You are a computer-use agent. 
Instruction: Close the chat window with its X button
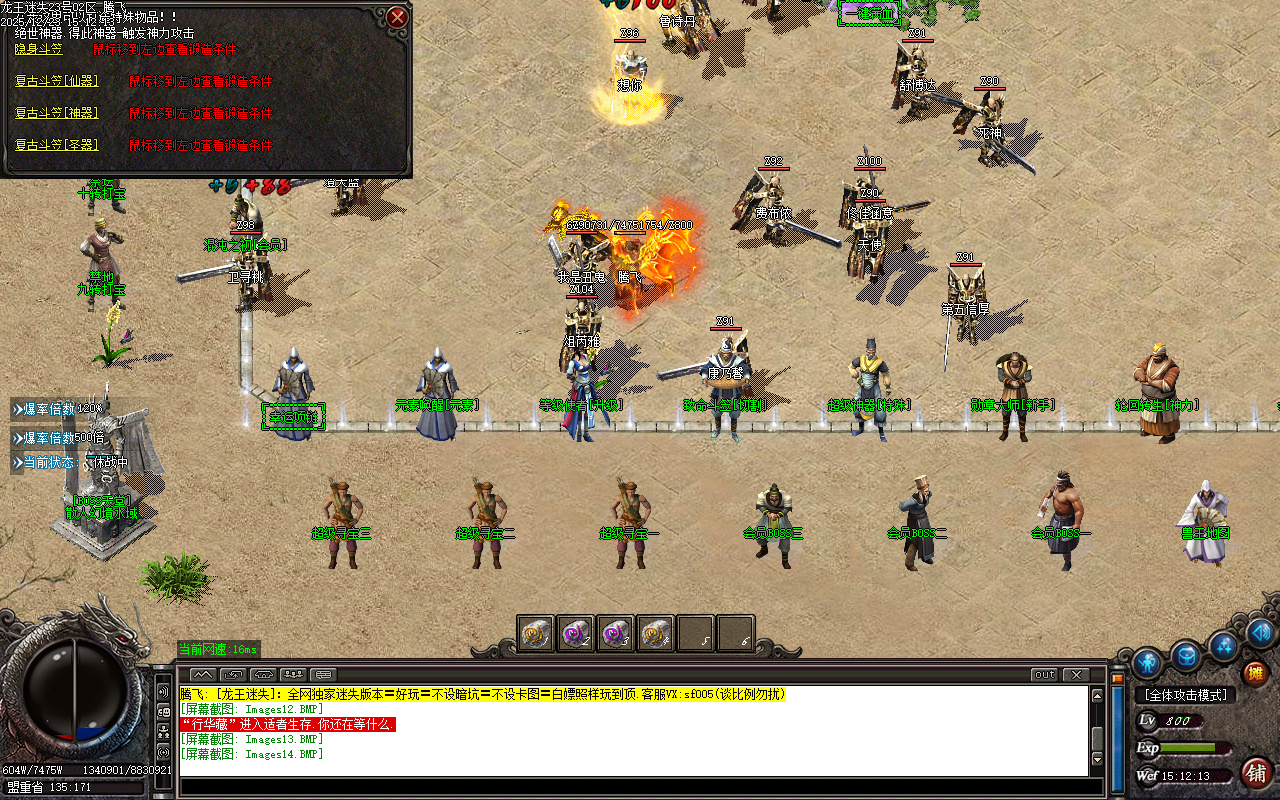point(1076,675)
